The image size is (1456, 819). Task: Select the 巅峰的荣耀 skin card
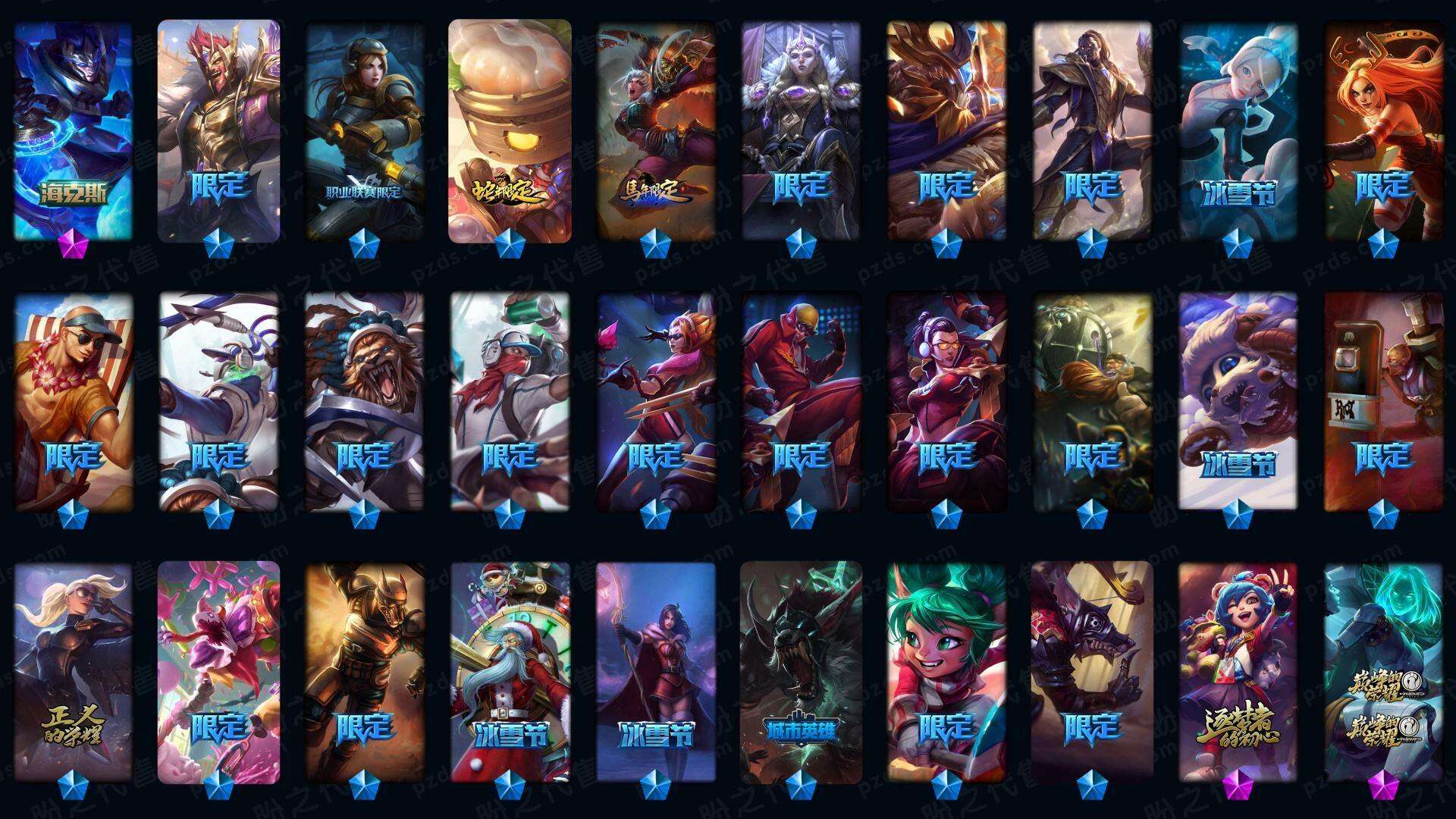pos(1383,671)
